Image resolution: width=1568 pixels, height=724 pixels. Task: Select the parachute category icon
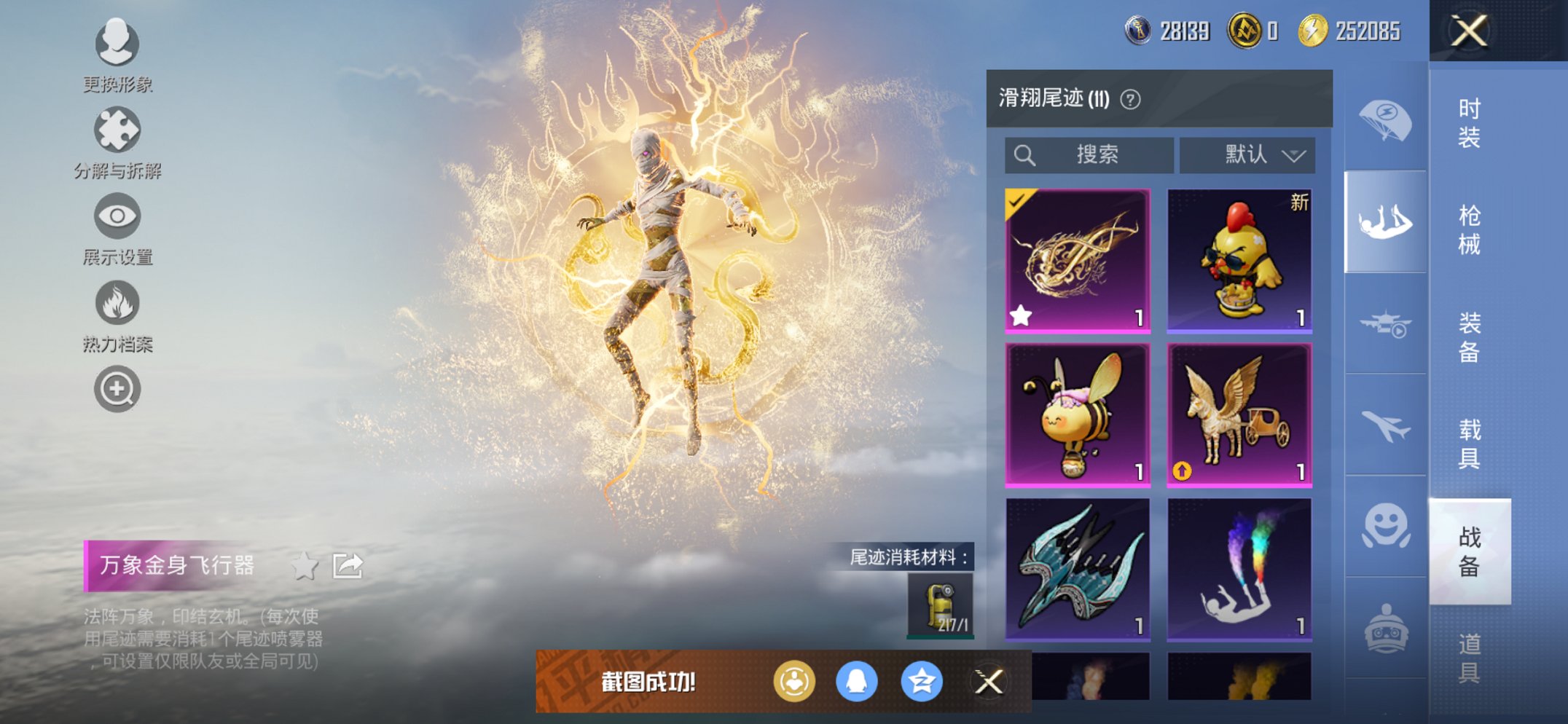[x=1385, y=121]
